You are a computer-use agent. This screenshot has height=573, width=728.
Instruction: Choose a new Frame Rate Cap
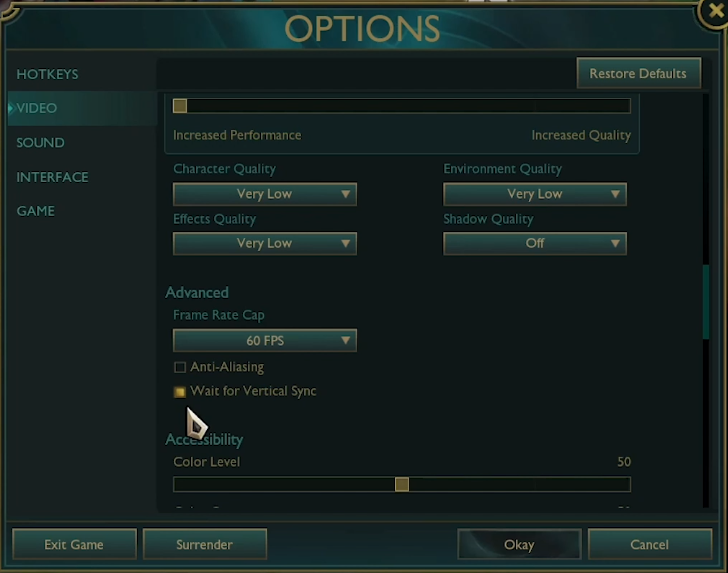(x=264, y=341)
